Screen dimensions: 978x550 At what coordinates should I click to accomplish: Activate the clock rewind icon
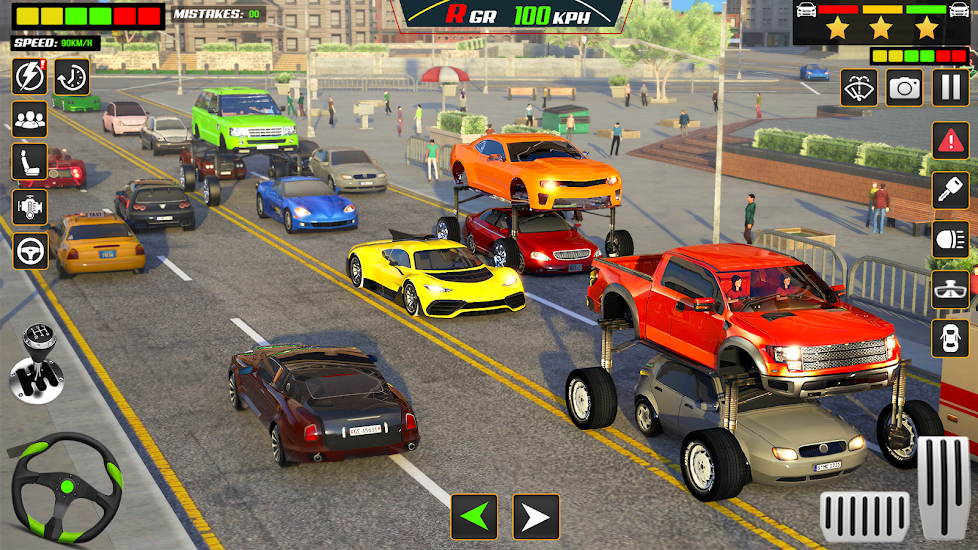pos(72,77)
